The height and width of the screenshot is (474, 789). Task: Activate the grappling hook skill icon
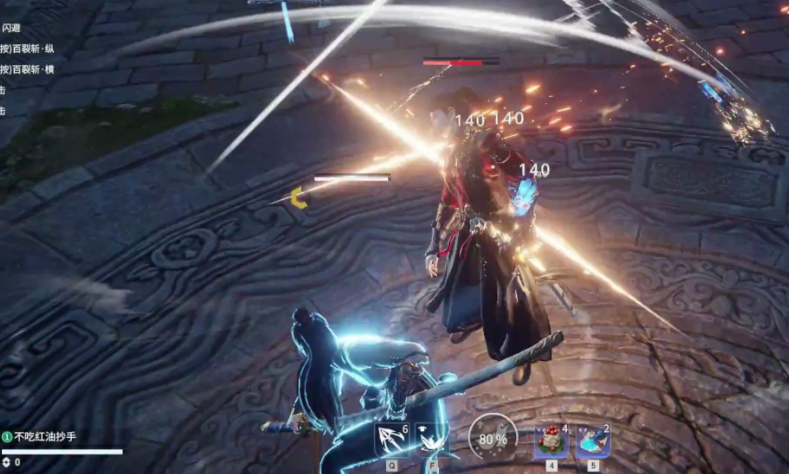[x=390, y=439]
